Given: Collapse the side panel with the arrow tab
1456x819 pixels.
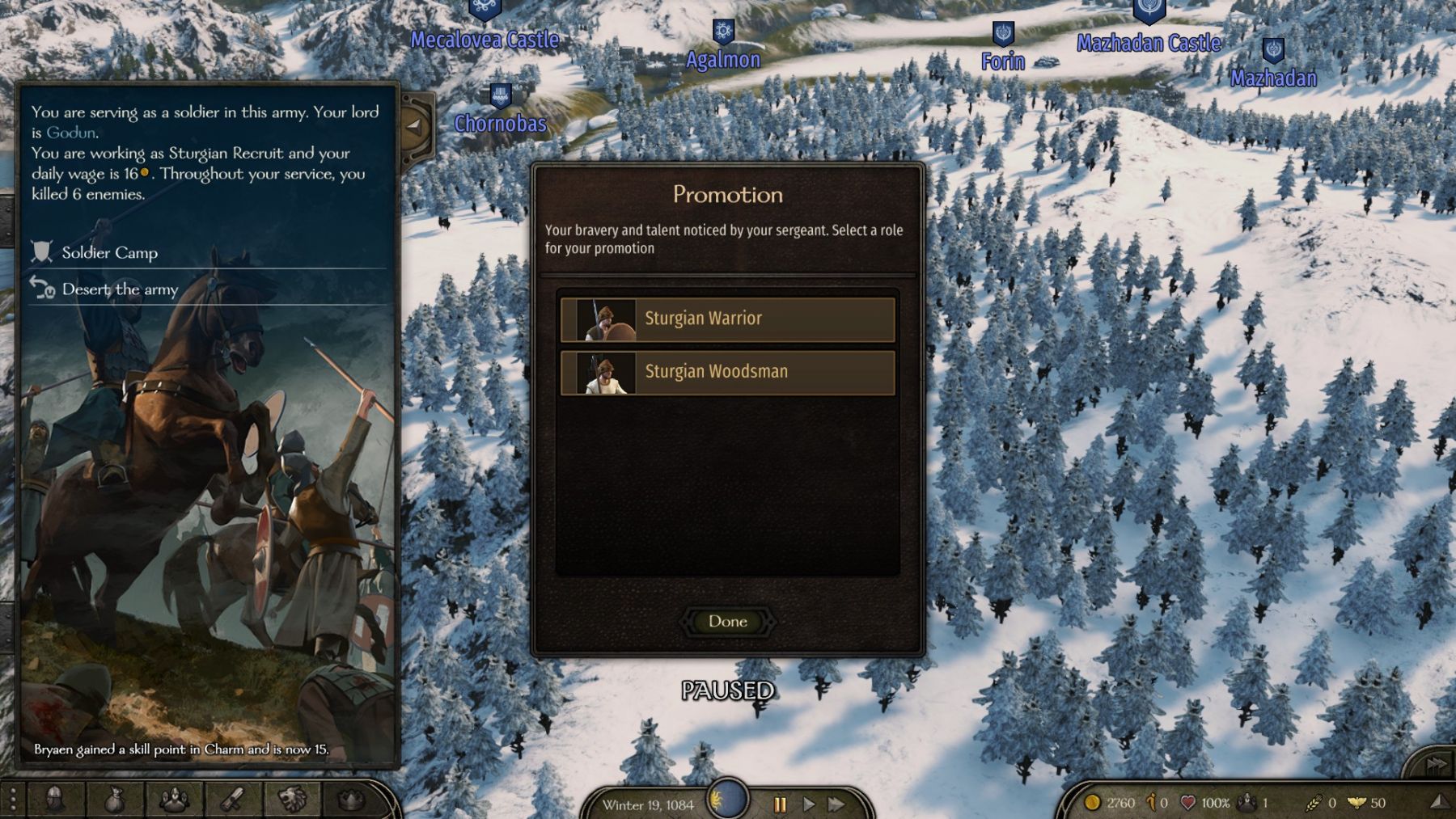Looking at the screenshot, I should [x=415, y=126].
